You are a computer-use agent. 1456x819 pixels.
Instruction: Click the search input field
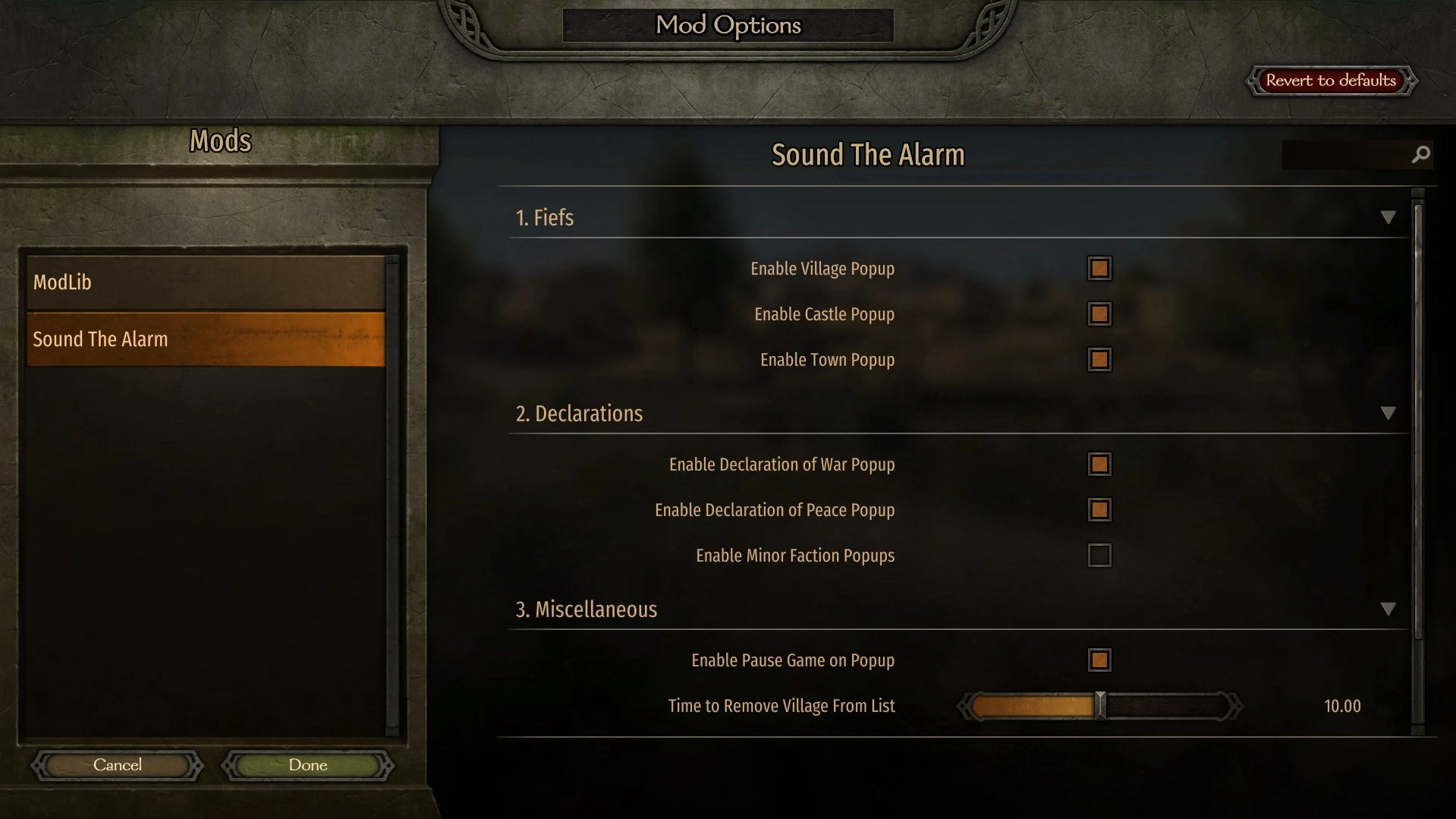(1351, 154)
